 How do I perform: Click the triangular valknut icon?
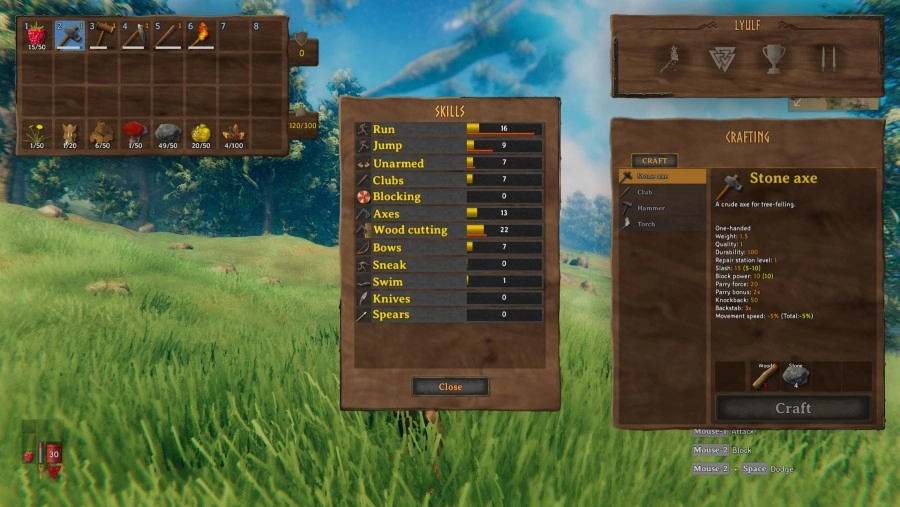click(721, 59)
